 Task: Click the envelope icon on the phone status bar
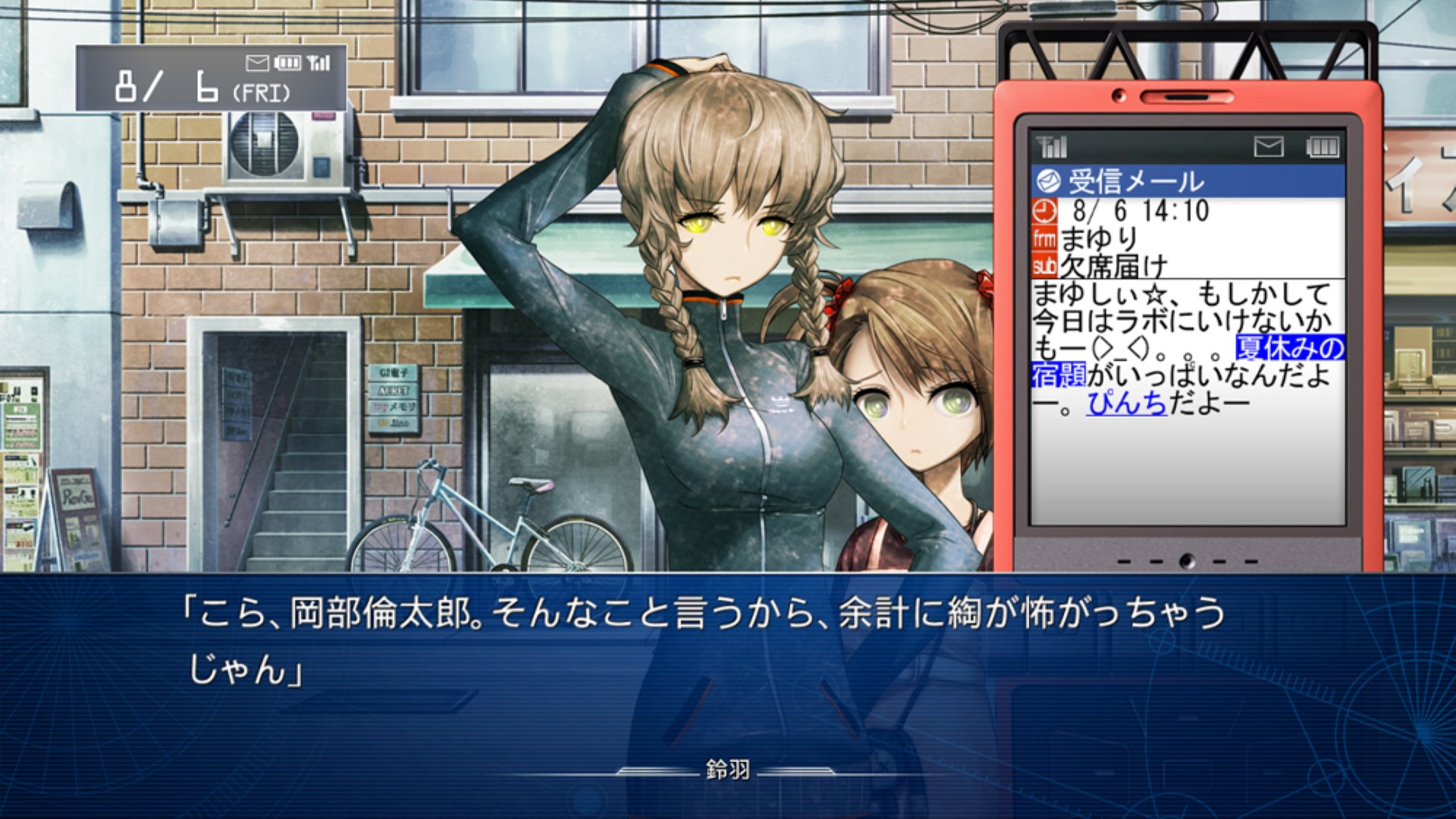click(1269, 147)
